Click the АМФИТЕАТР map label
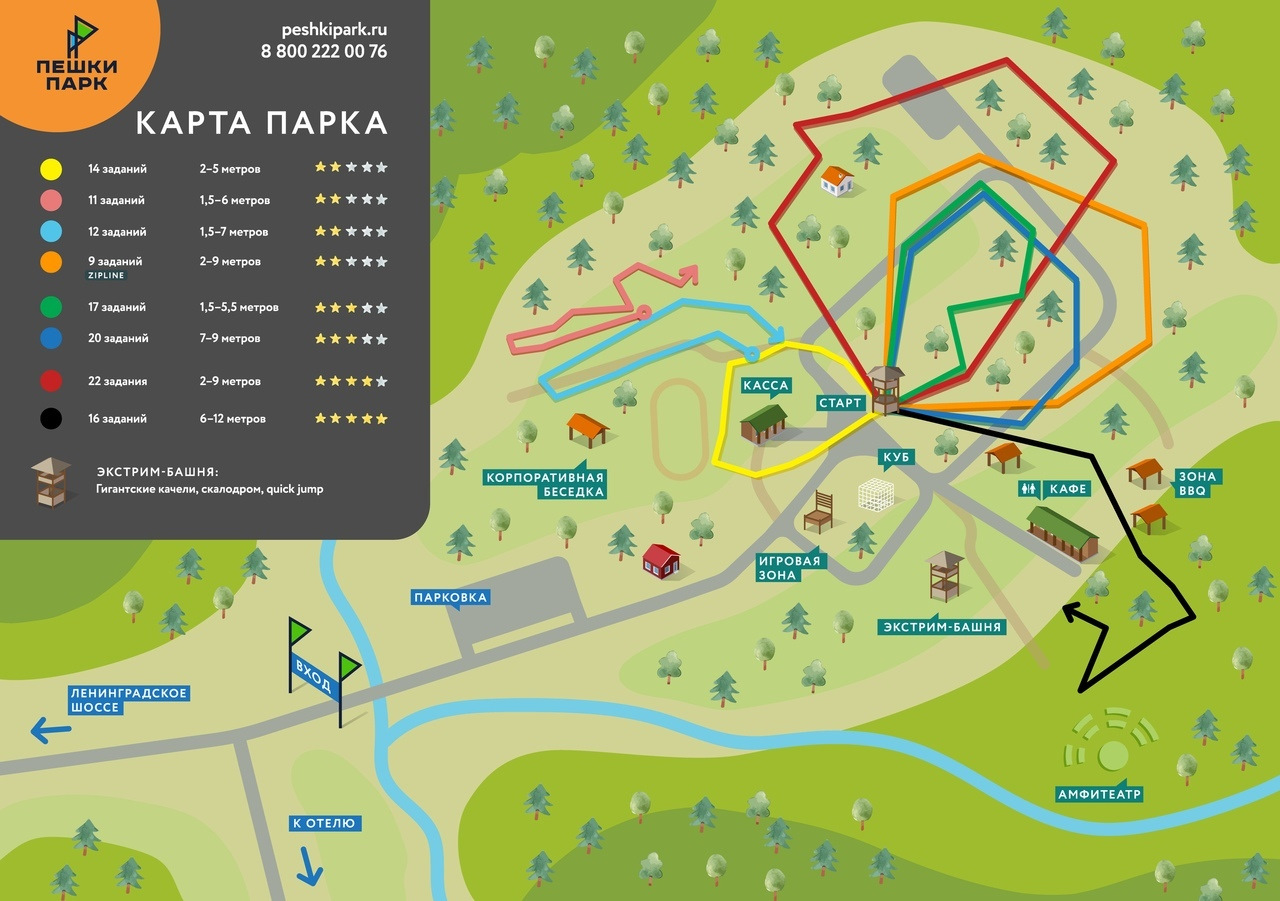Viewport: 1280px width, 901px height. (x=1099, y=795)
